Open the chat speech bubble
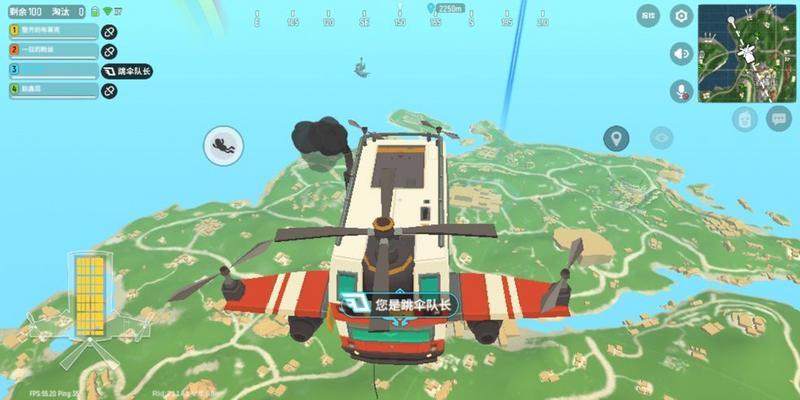The width and height of the screenshot is (800, 400). (x=778, y=118)
